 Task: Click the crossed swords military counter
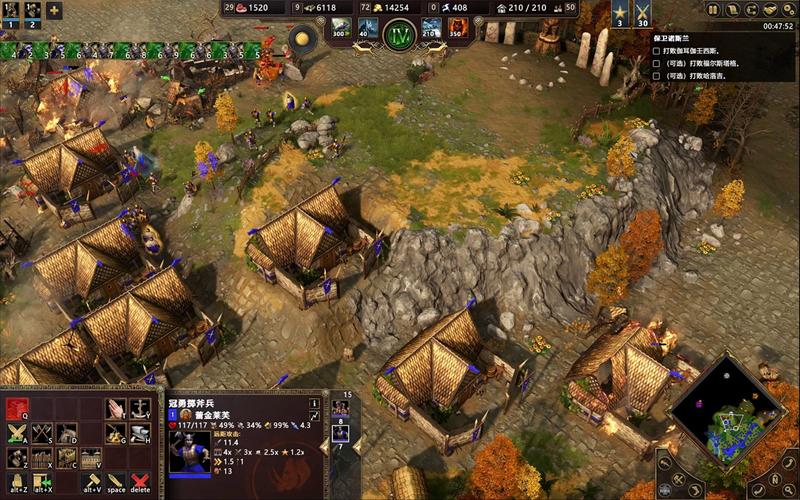pyautogui.click(x=642, y=13)
